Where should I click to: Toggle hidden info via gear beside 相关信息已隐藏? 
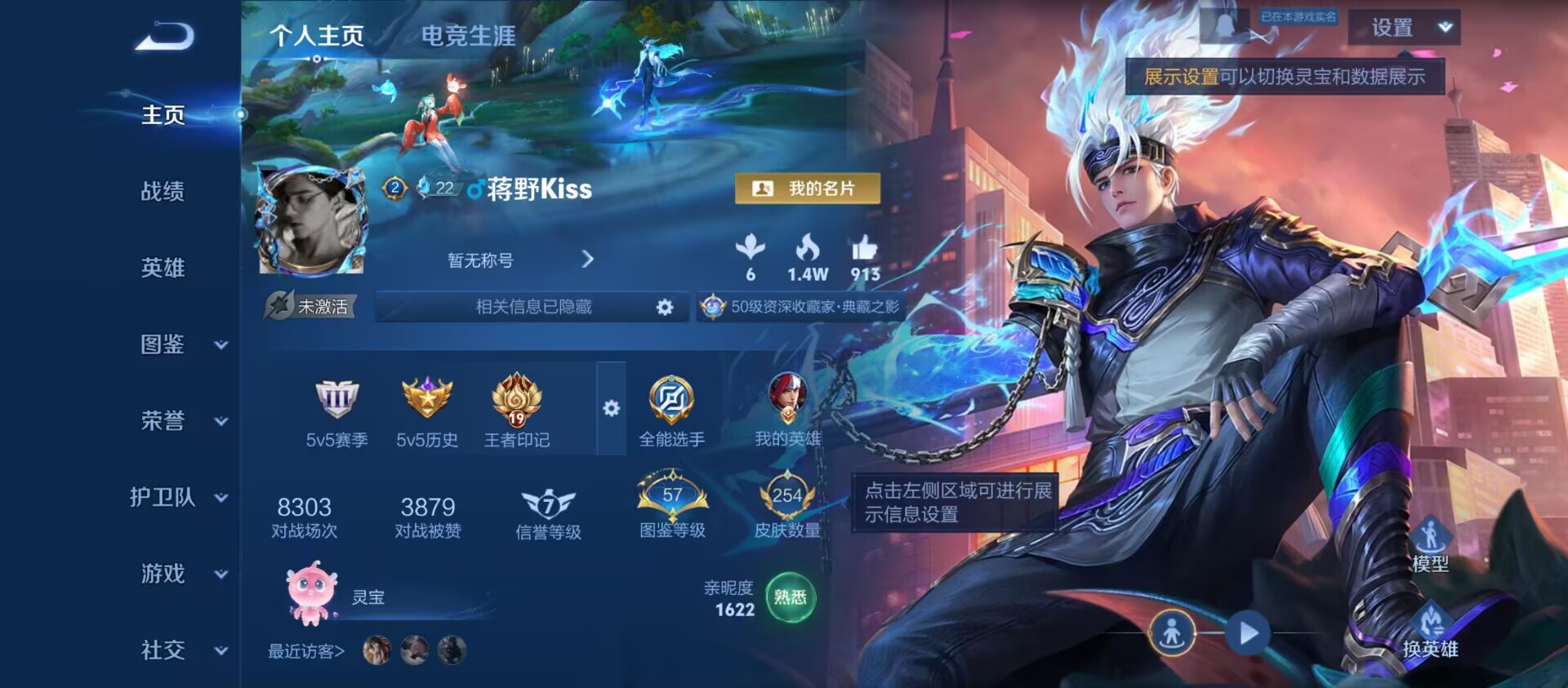(665, 308)
